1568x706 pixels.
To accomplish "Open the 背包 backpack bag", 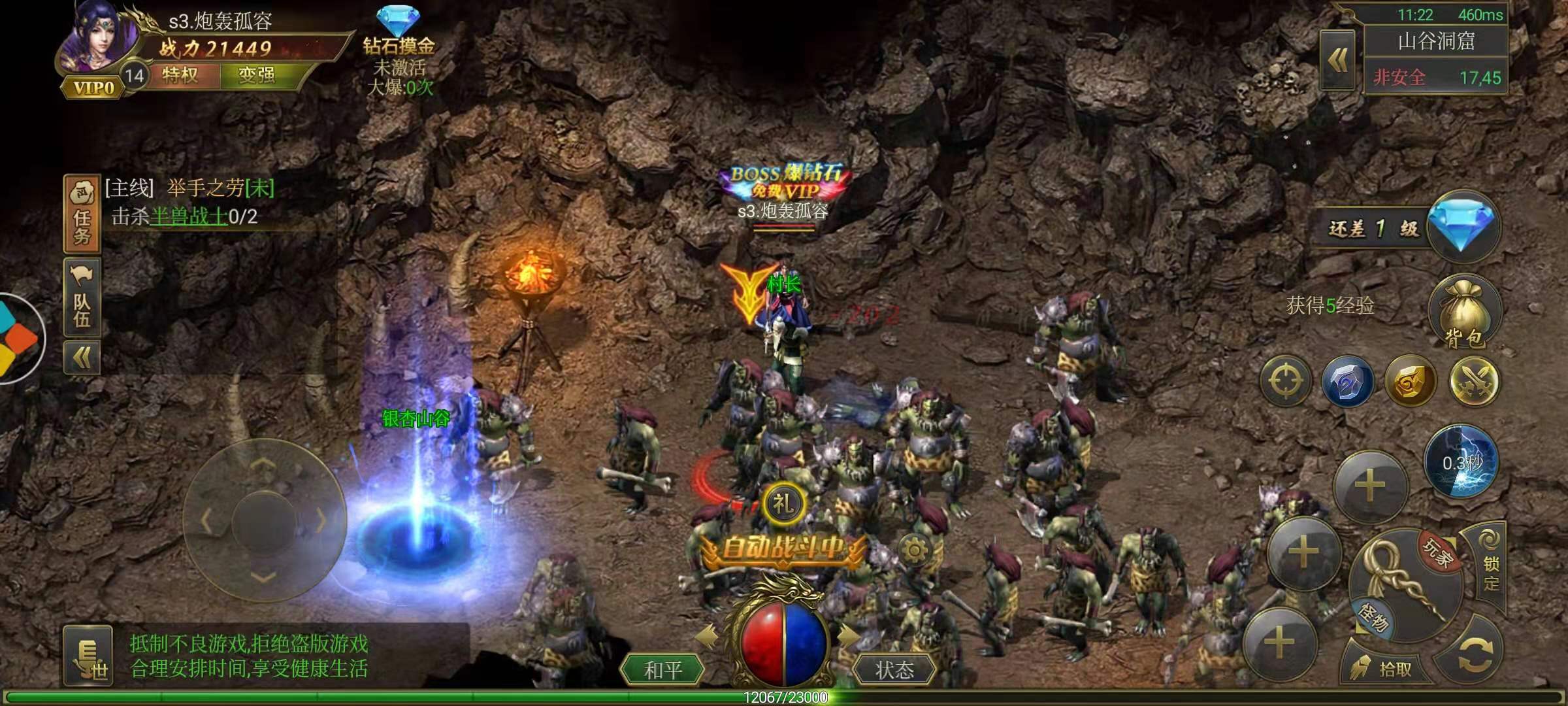I will click(1465, 311).
